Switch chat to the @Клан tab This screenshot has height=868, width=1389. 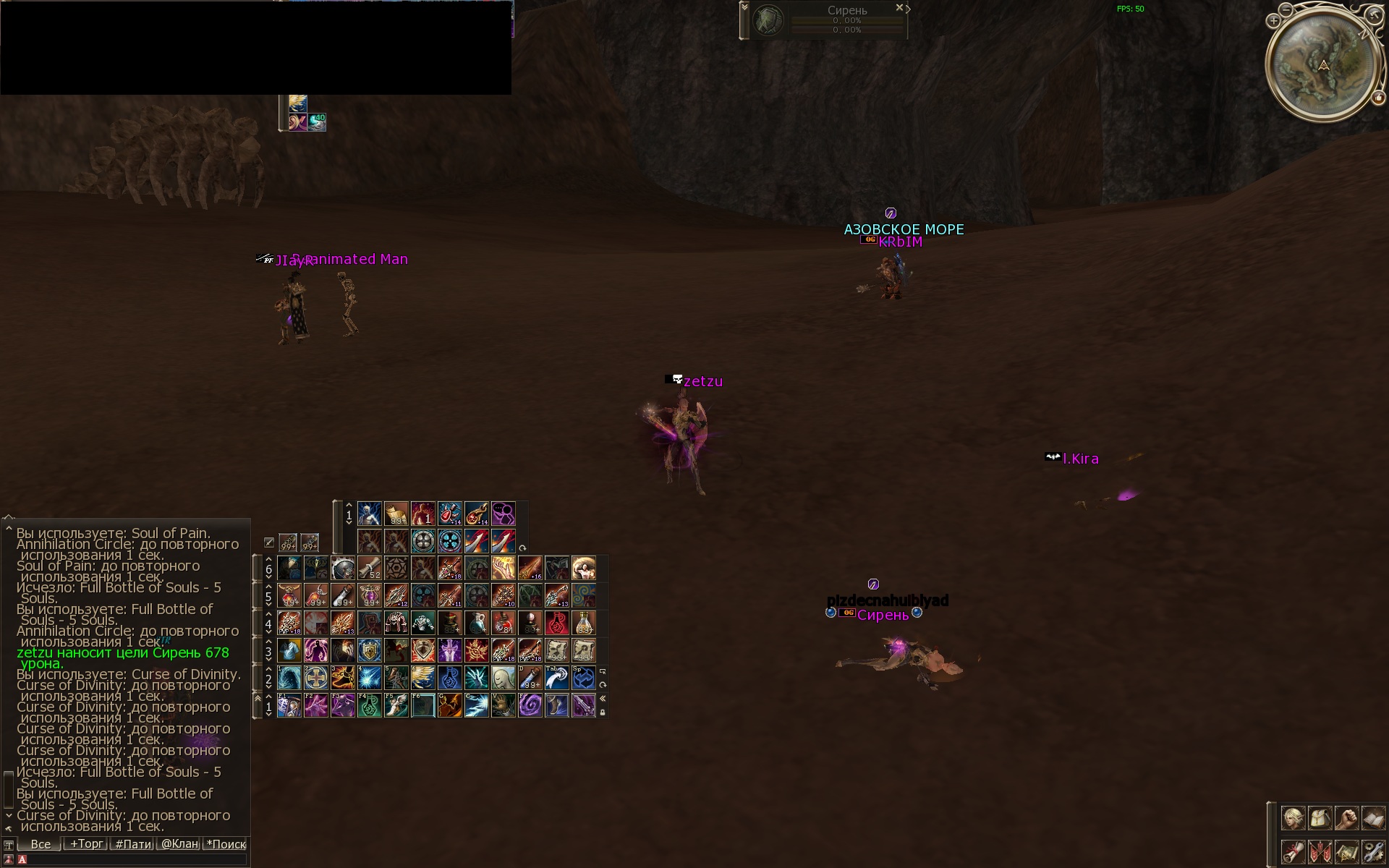pos(179,843)
